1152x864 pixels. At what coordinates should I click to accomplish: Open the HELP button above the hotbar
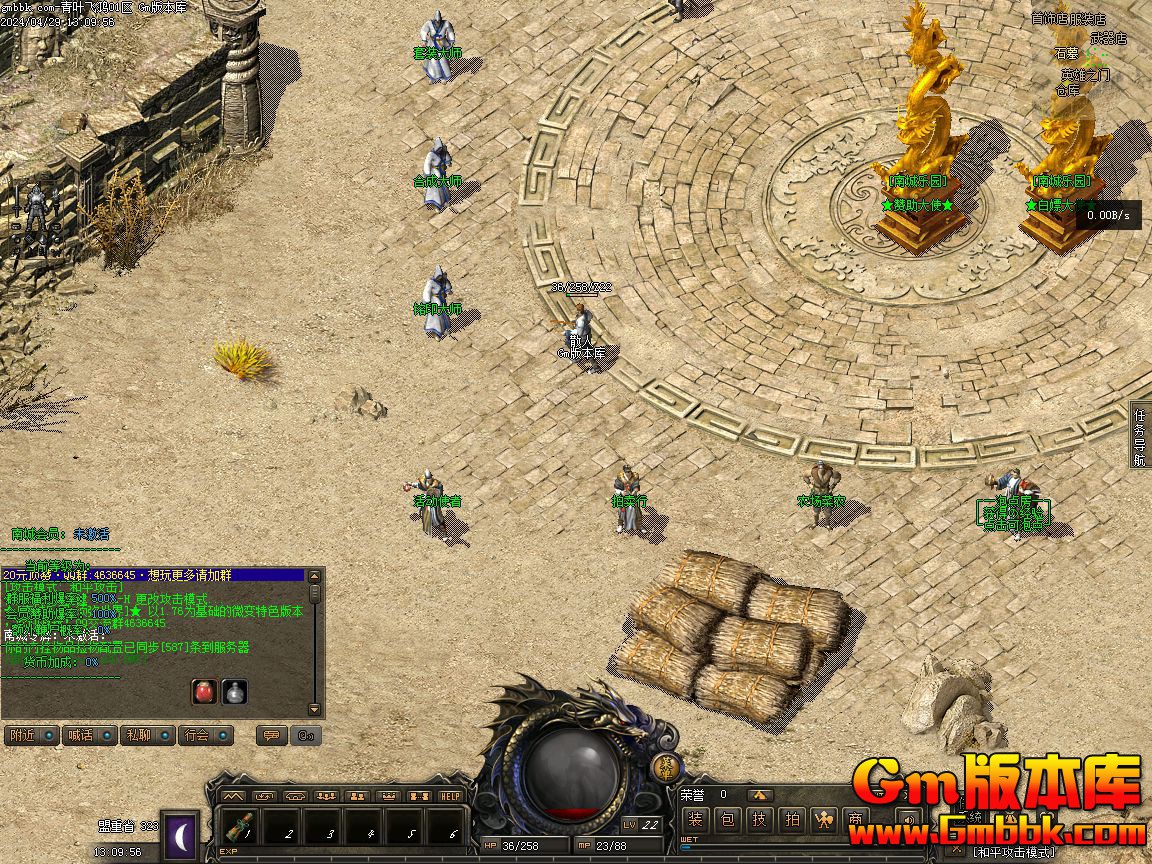(x=451, y=796)
